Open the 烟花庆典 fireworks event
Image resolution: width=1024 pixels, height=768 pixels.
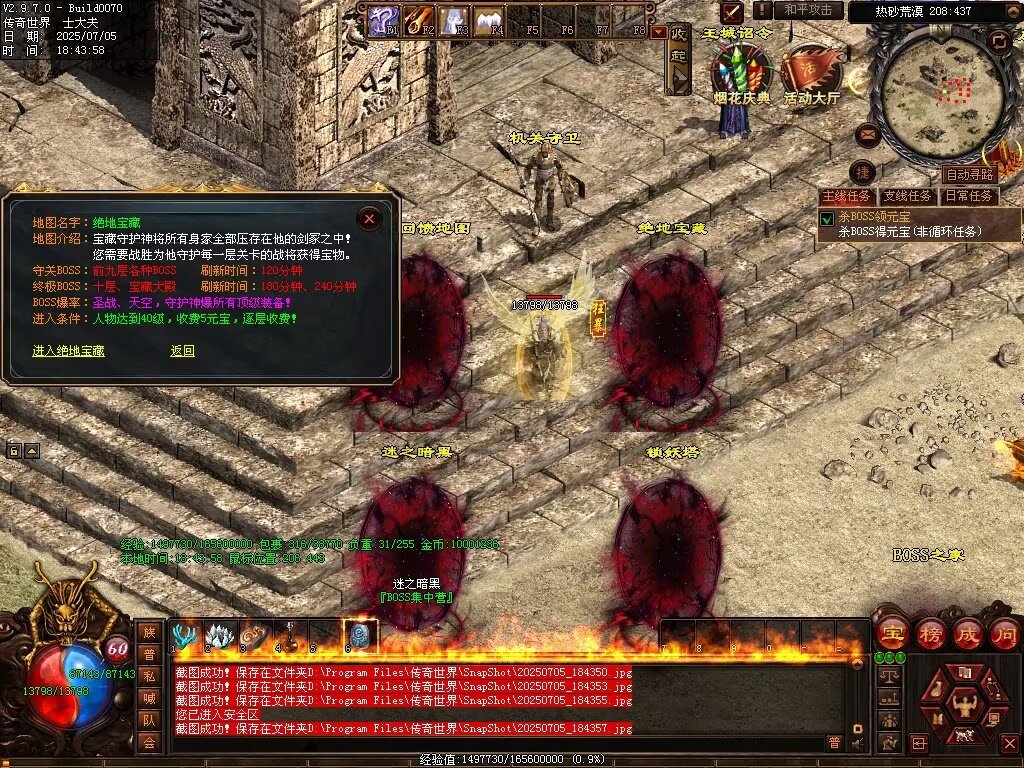[x=742, y=75]
